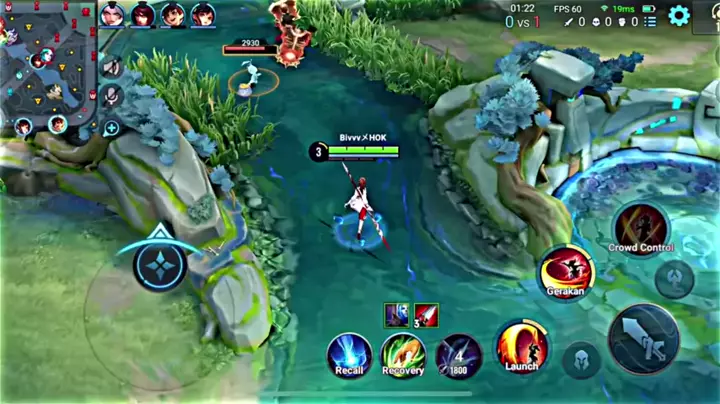Tap the tower target button
The width and height of the screenshot is (720, 404).
[x=675, y=279]
